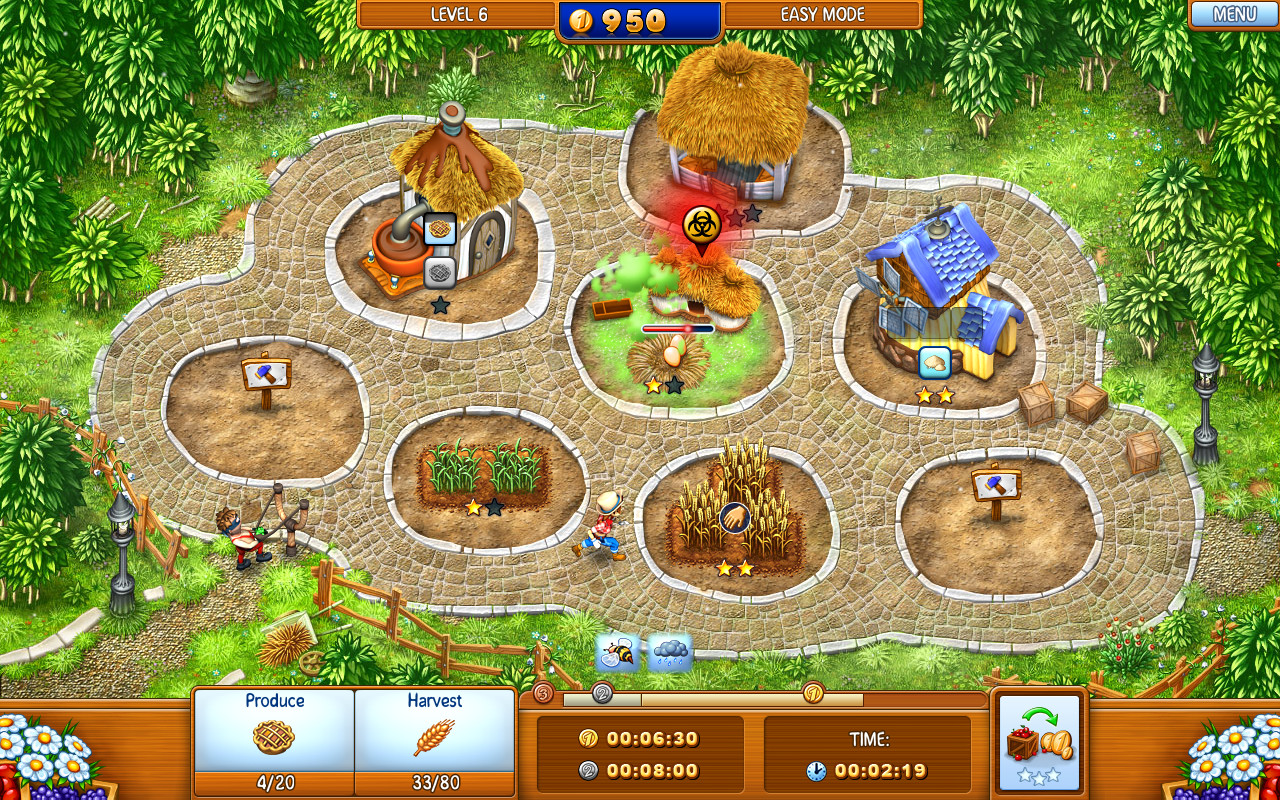Activate the rain cloud bonus
1280x800 pixels.
pyautogui.click(x=666, y=650)
